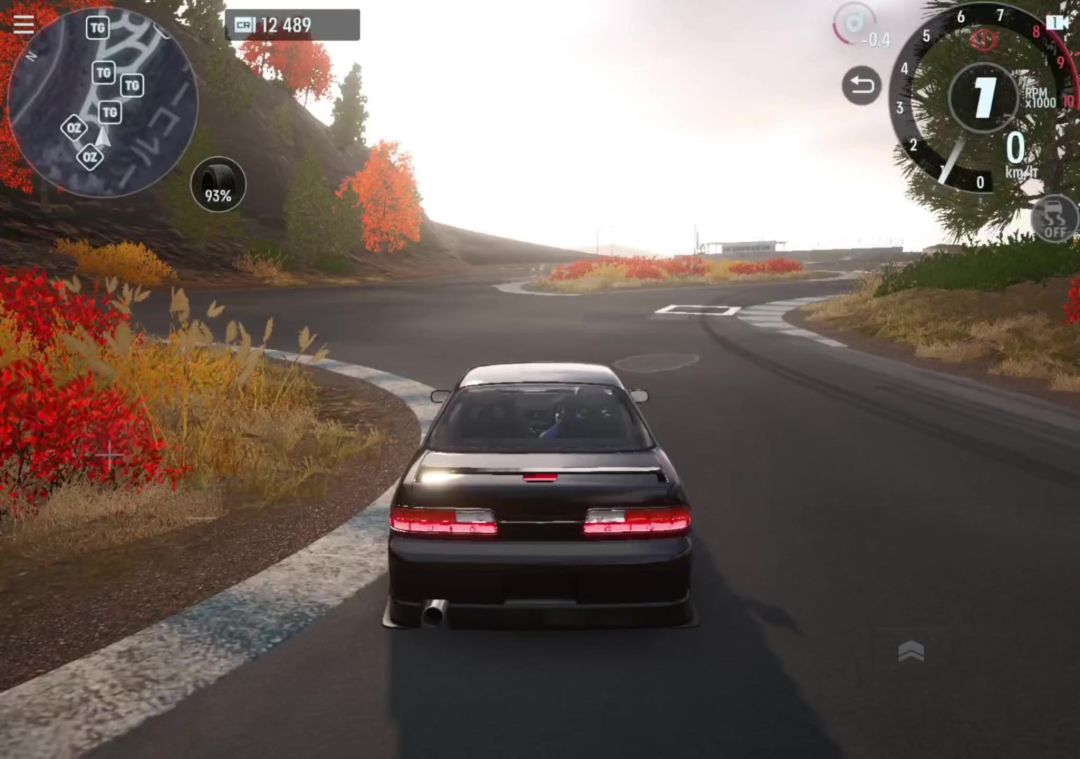The height and width of the screenshot is (759, 1080).
Task: Shift up with the double chevron button
Action: coord(910,652)
